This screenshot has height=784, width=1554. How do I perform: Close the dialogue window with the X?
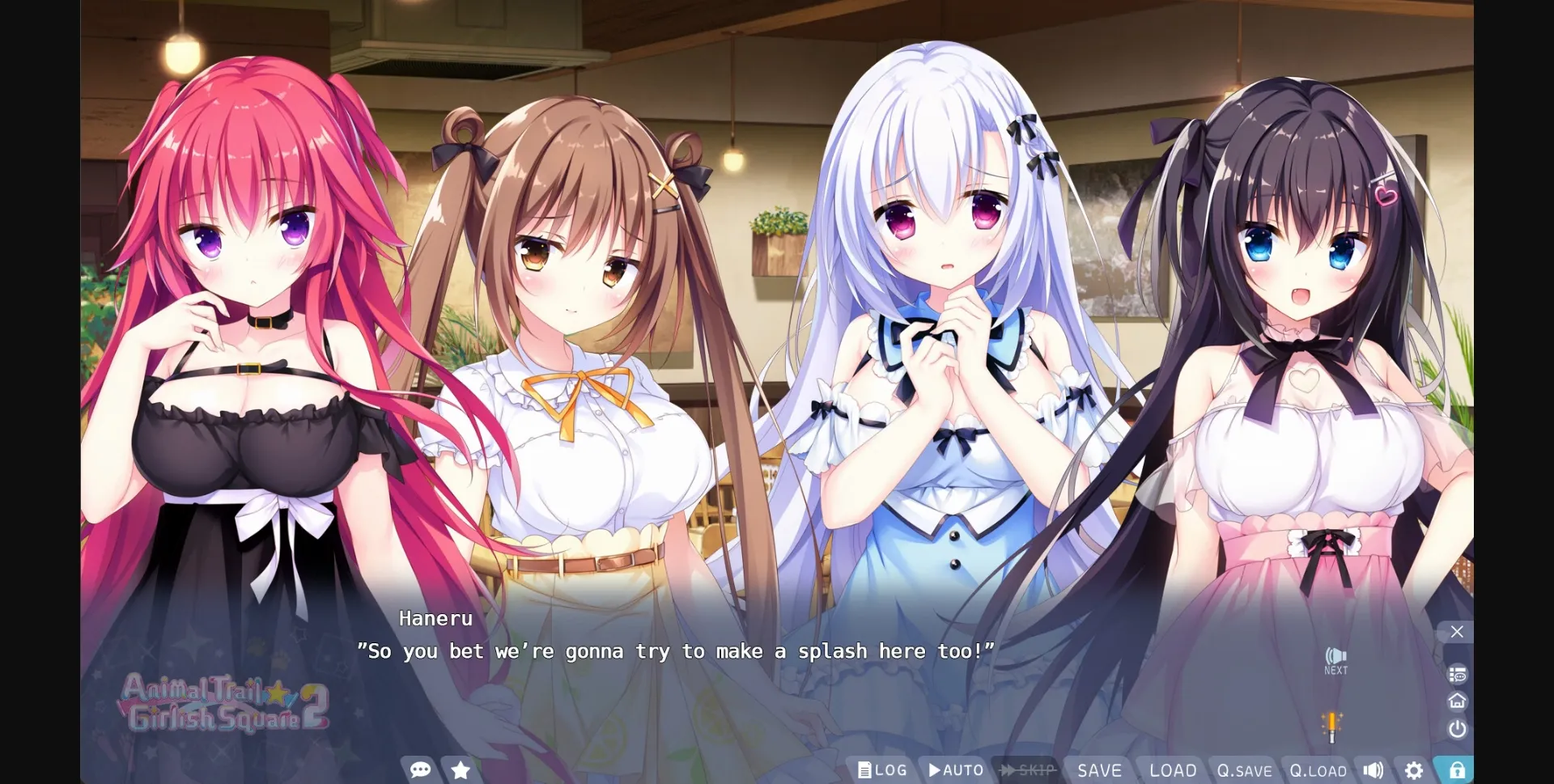[x=1457, y=632]
